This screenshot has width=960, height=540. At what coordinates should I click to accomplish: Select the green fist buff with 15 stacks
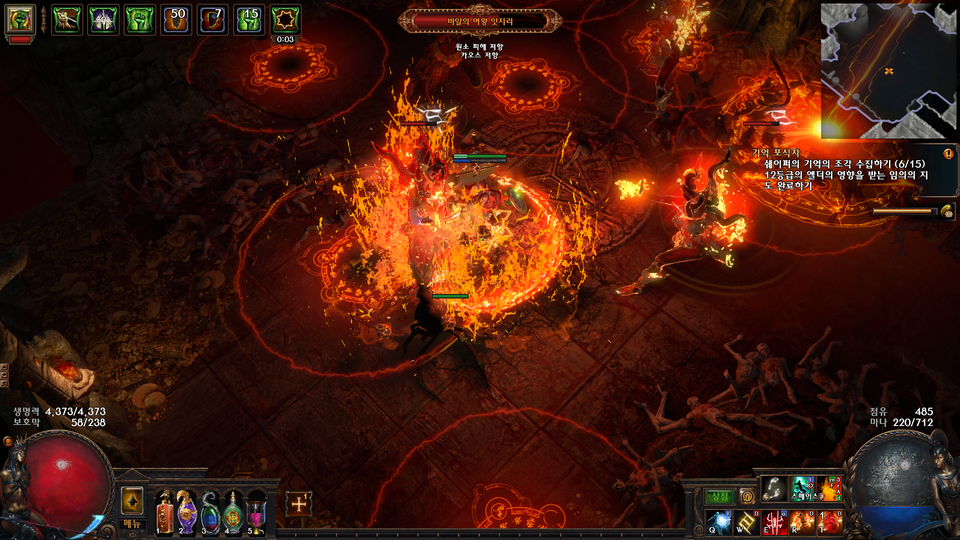[250, 19]
